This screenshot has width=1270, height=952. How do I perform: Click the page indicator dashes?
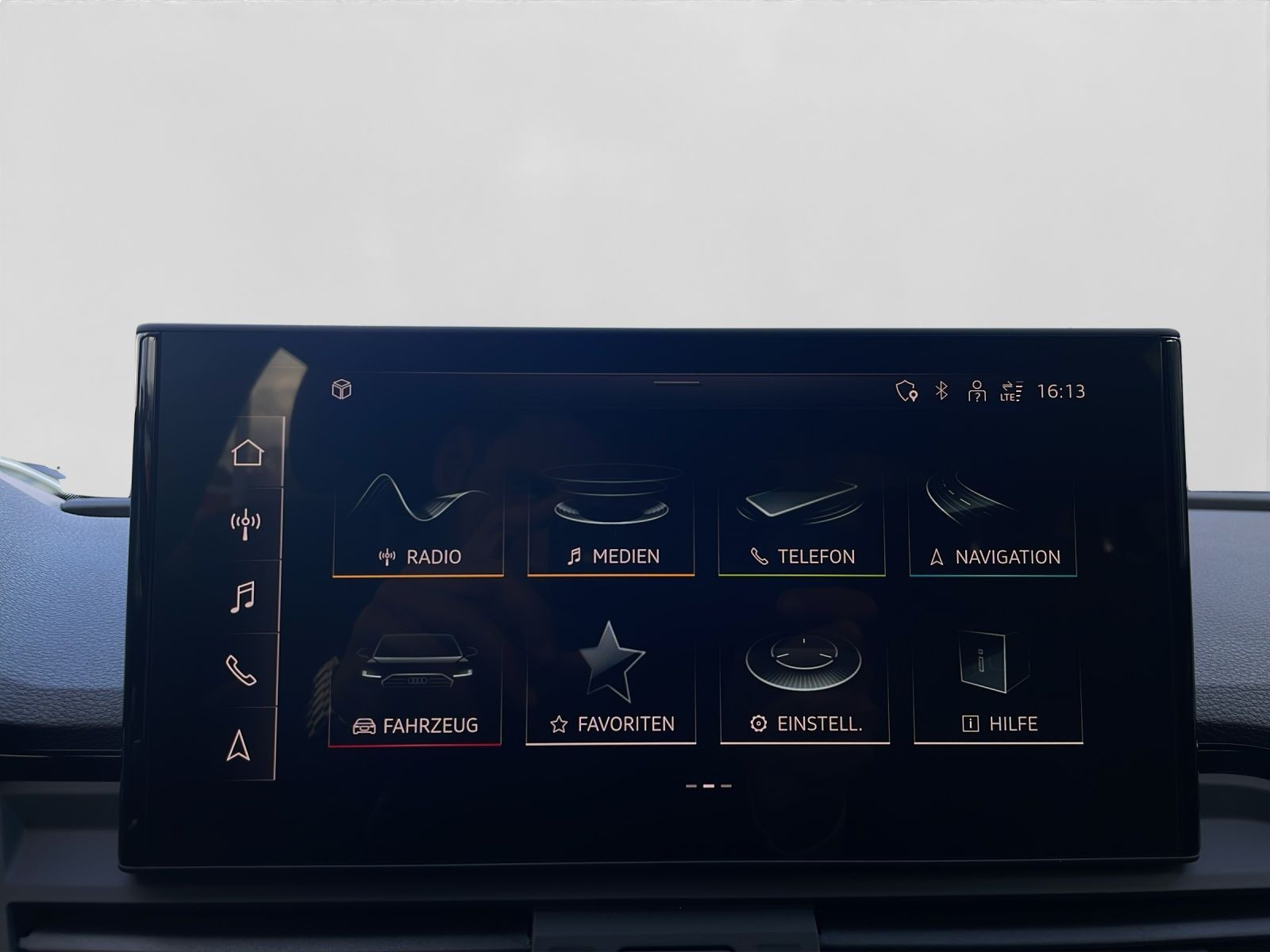[709, 786]
